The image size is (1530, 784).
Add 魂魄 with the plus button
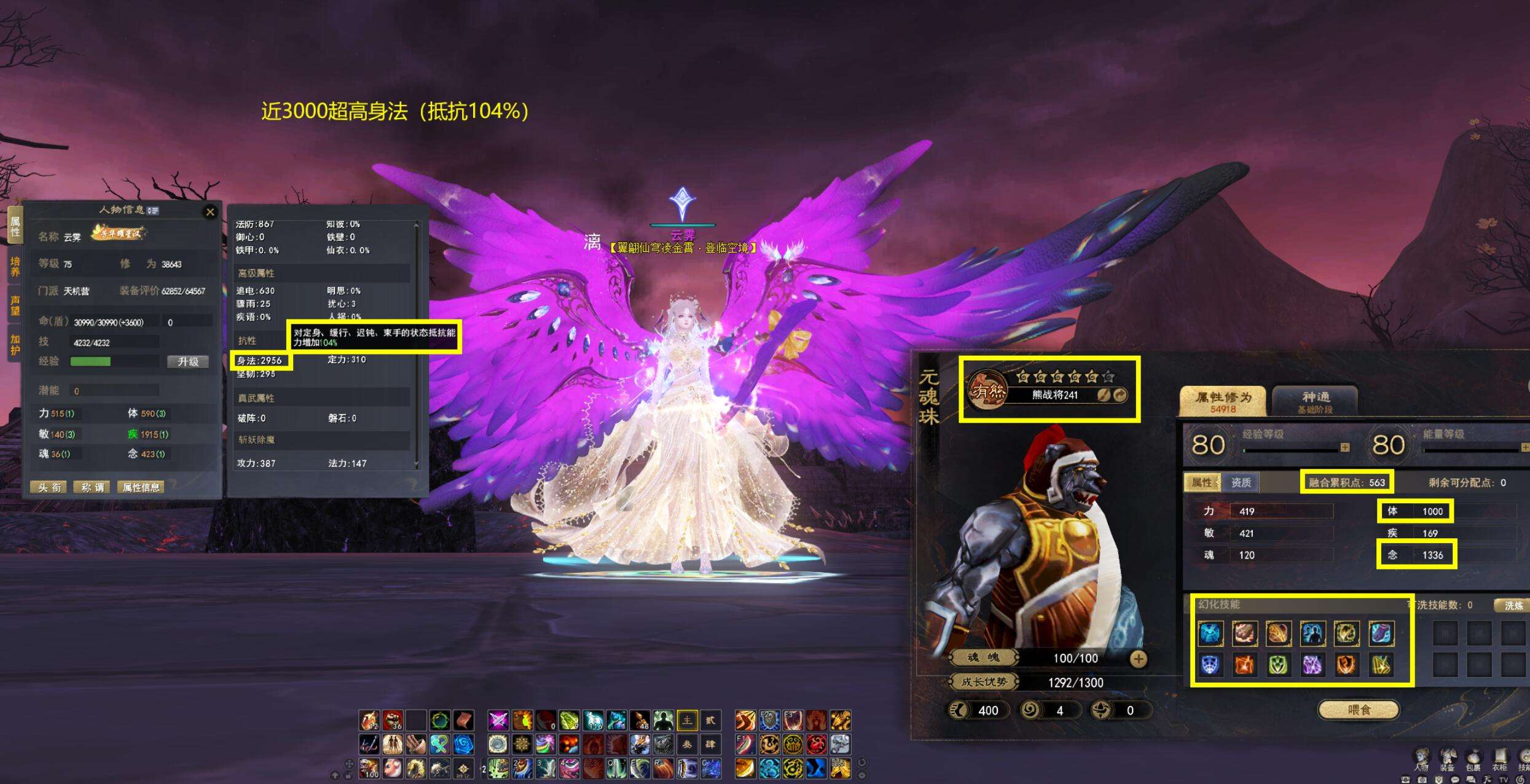pyautogui.click(x=1138, y=659)
